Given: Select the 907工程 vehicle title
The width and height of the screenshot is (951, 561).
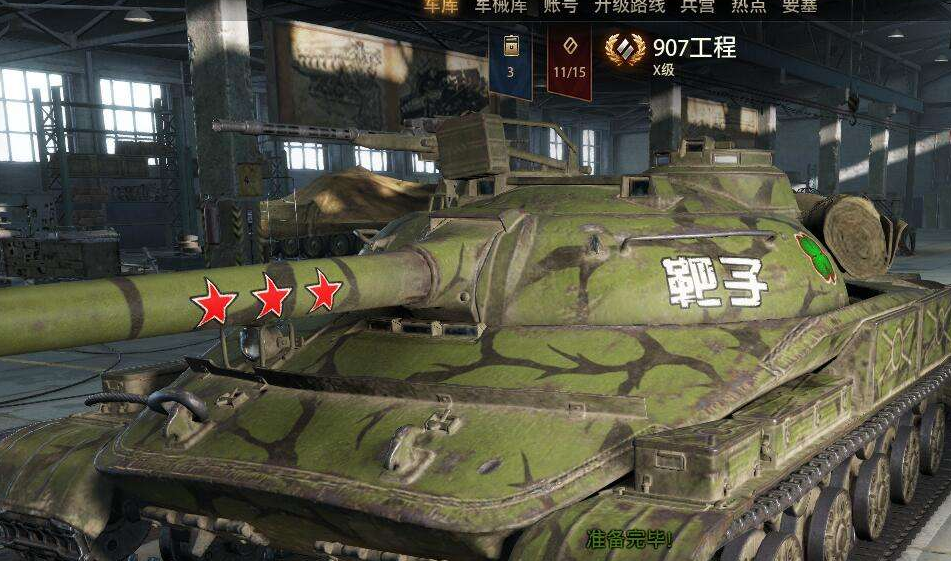Looking at the screenshot, I should 693,48.
